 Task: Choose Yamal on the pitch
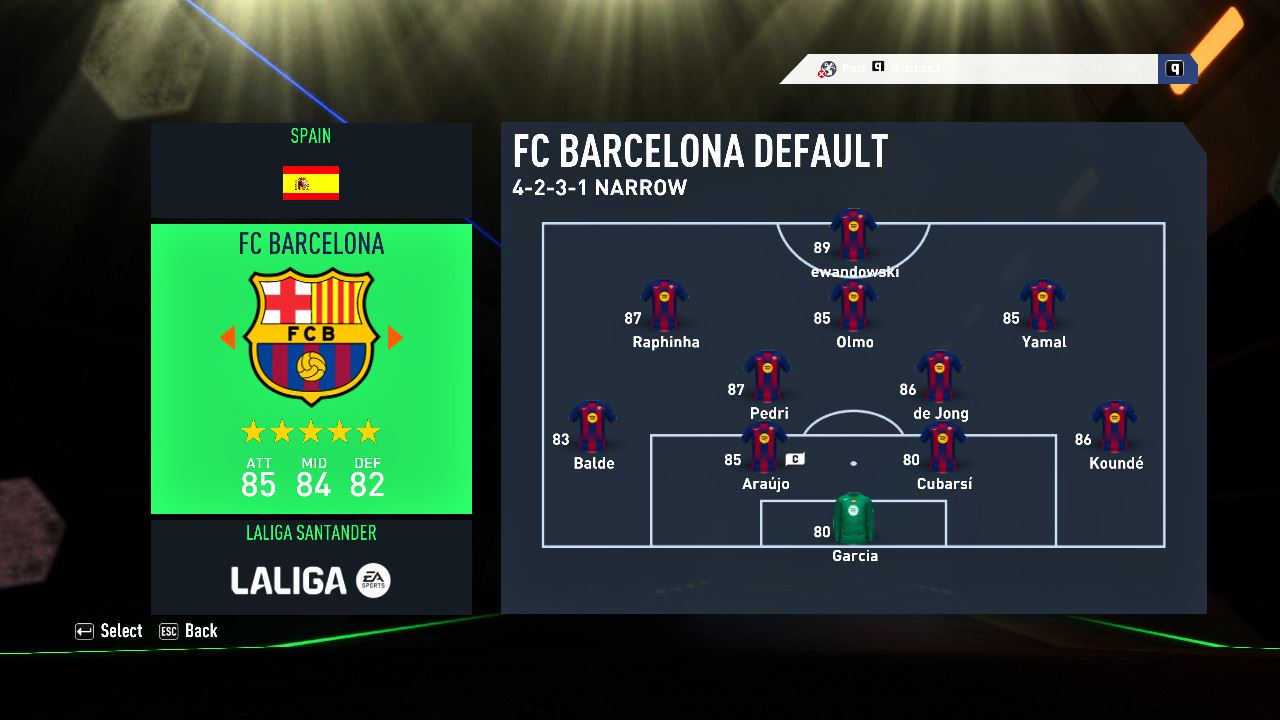coord(1043,305)
